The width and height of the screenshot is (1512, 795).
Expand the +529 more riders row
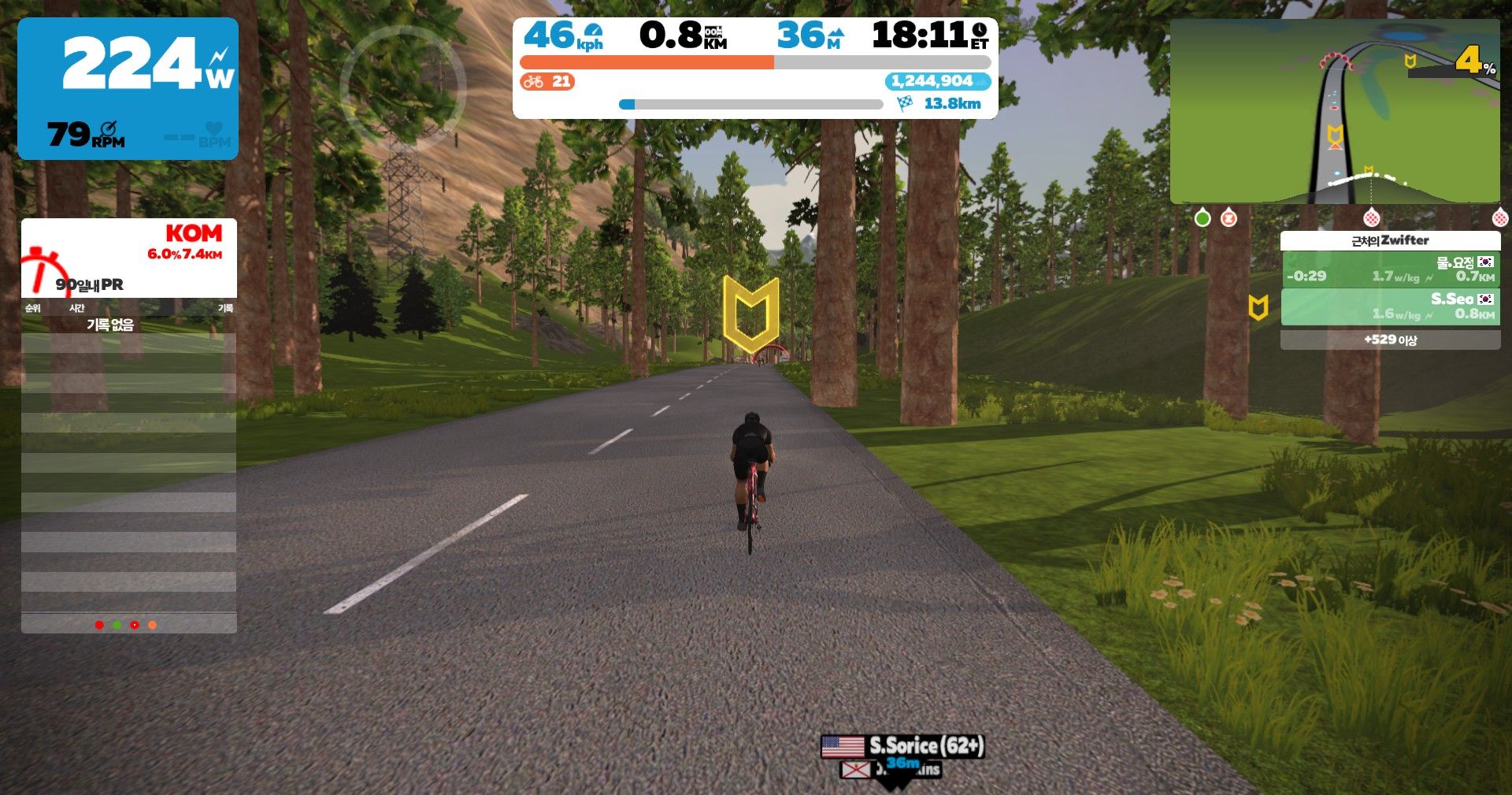[x=1390, y=340]
